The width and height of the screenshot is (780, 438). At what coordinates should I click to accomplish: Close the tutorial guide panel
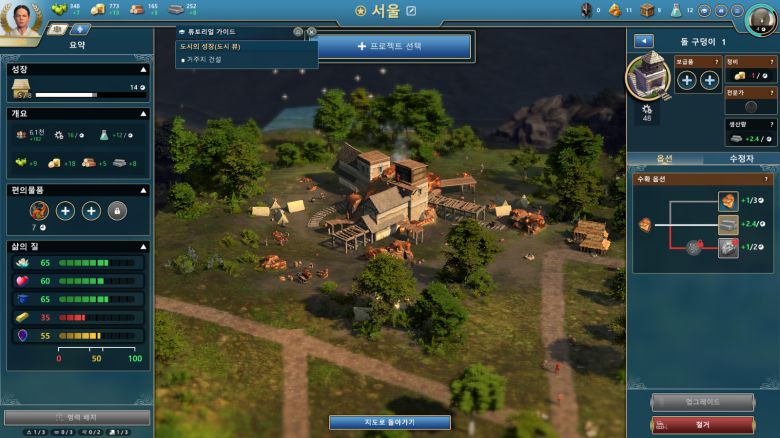[x=311, y=32]
